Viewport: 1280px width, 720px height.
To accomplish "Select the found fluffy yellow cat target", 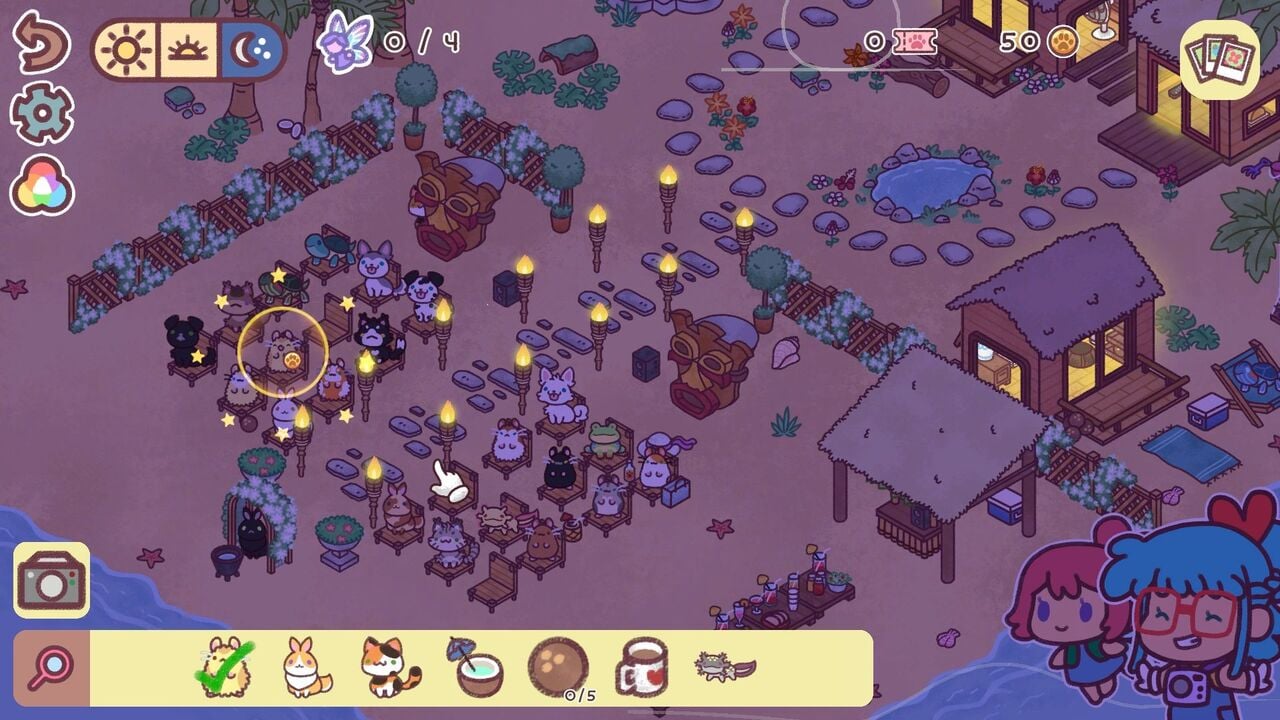I will pyautogui.click(x=225, y=668).
